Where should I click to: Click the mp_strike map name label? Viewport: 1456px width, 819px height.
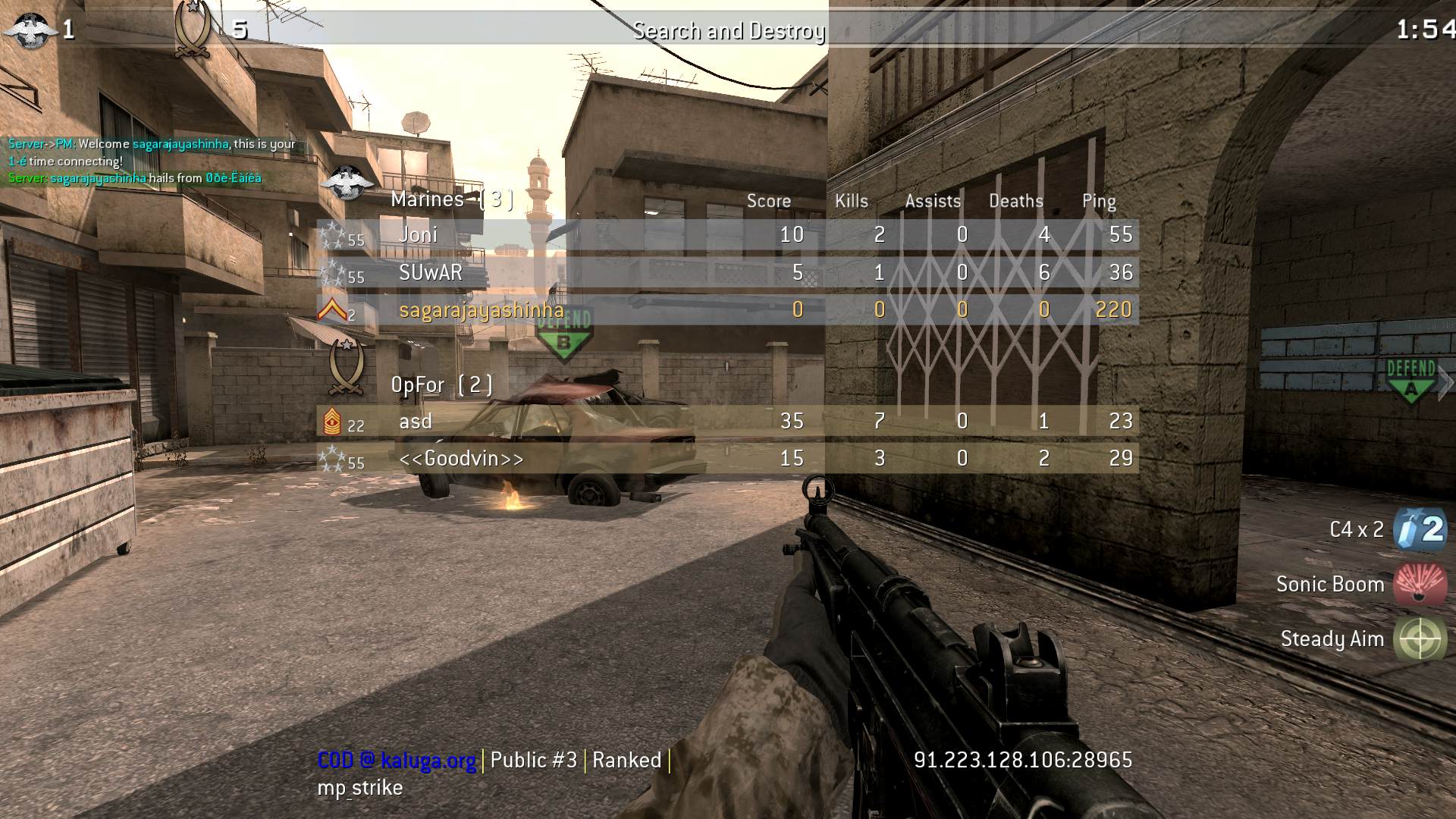[359, 787]
